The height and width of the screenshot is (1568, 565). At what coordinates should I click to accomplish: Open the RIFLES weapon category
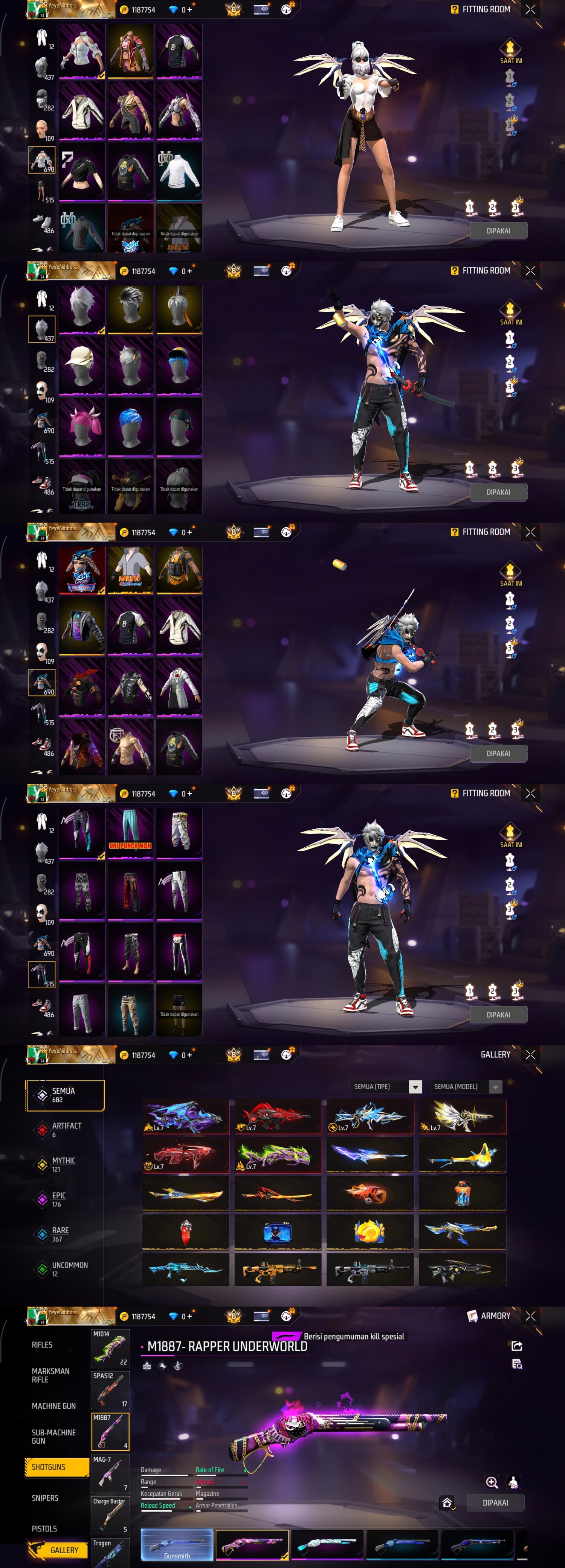[42, 1344]
